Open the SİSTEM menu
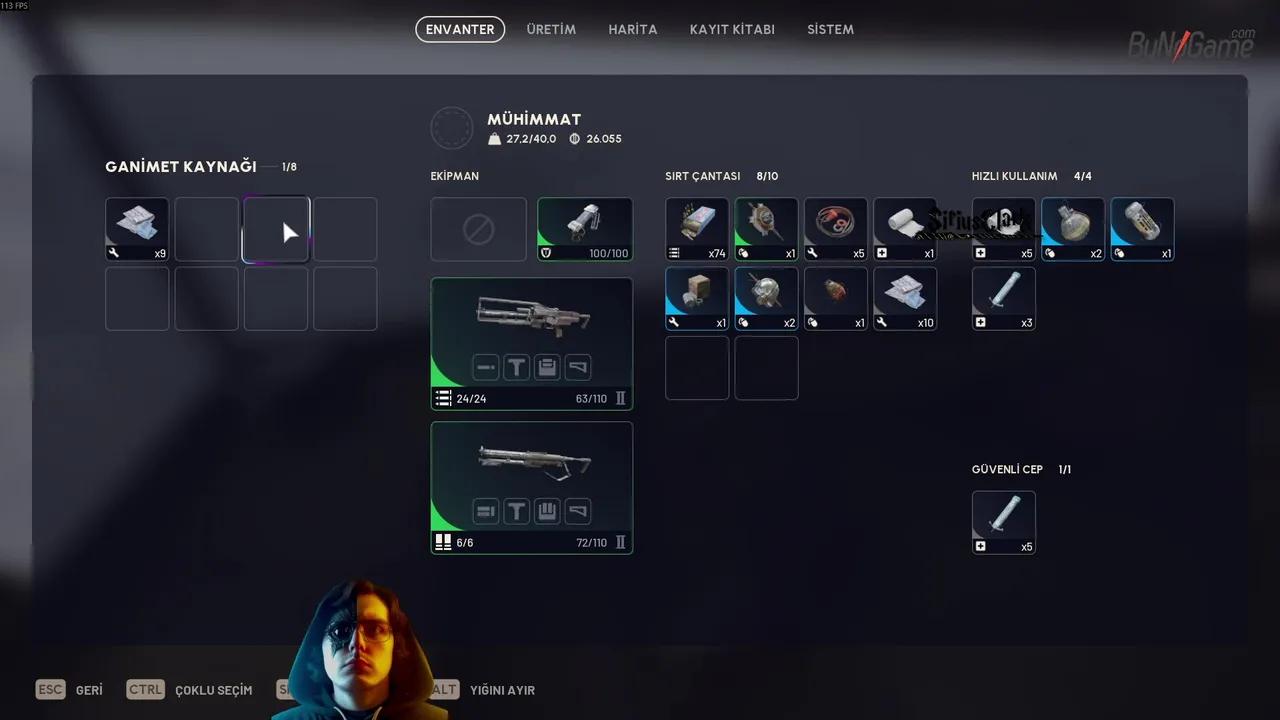The width and height of the screenshot is (1280, 720). pos(830,29)
